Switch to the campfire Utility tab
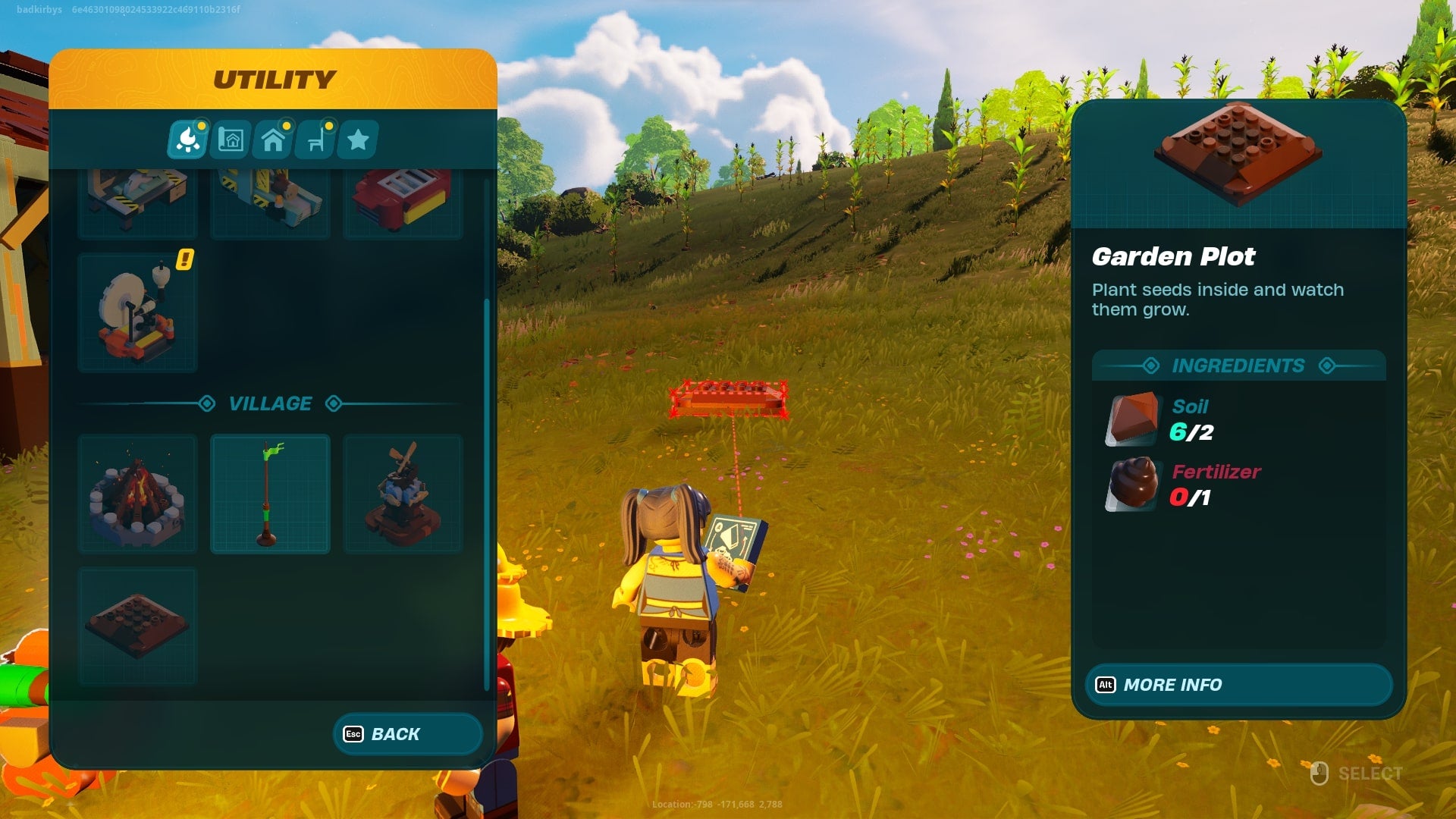 (187, 140)
